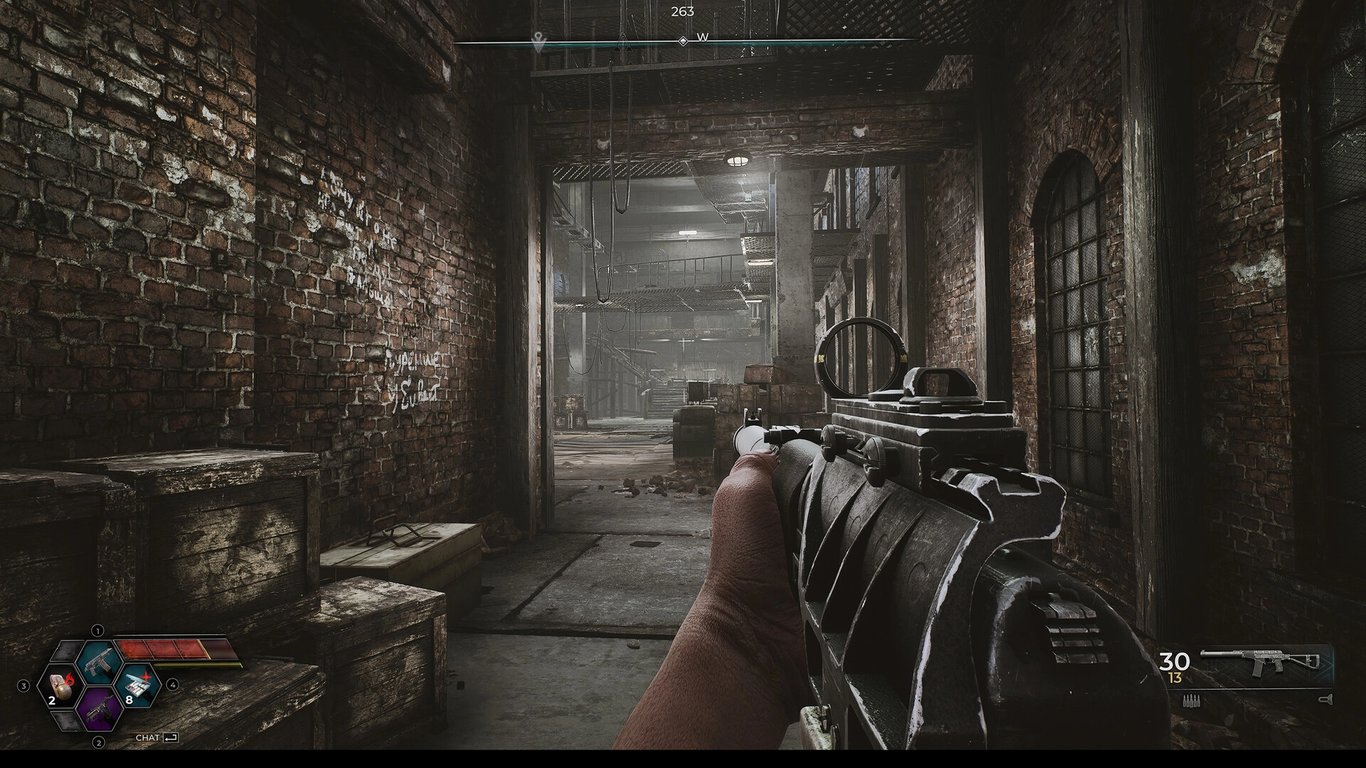Click the fire-mode selector icon bottom right
This screenshot has width=1366, height=768.
pyautogui.click(x=1325, y=699)
